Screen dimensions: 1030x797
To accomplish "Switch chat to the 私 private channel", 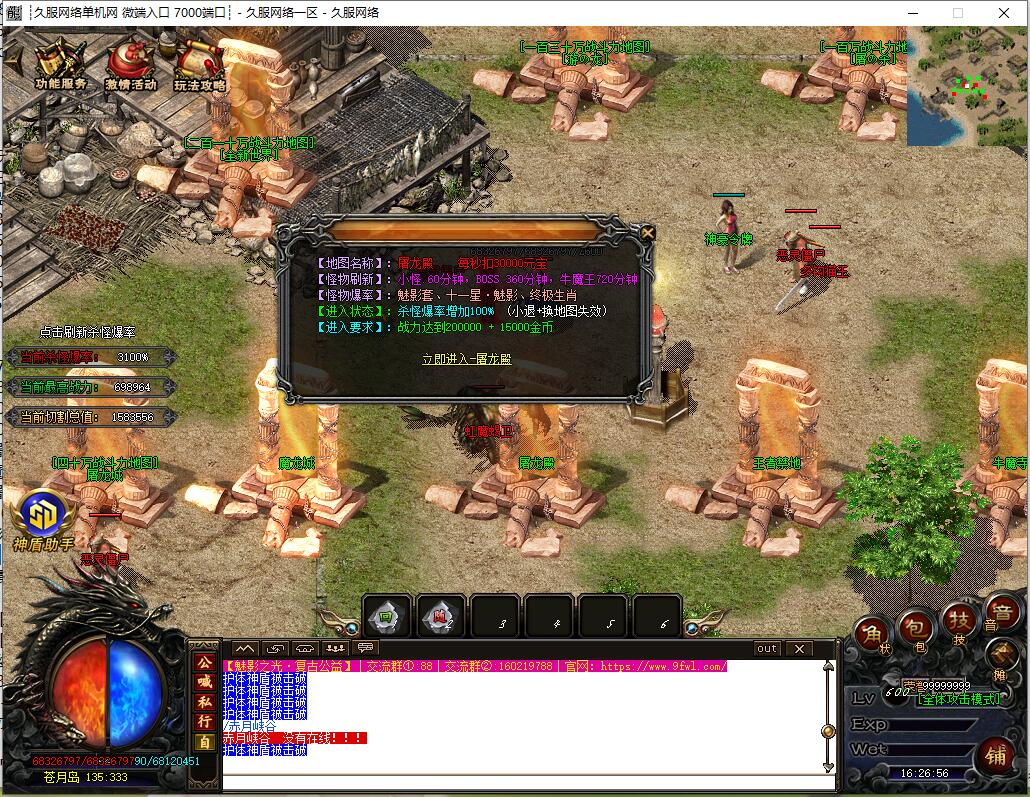I will tap(204, 701).
